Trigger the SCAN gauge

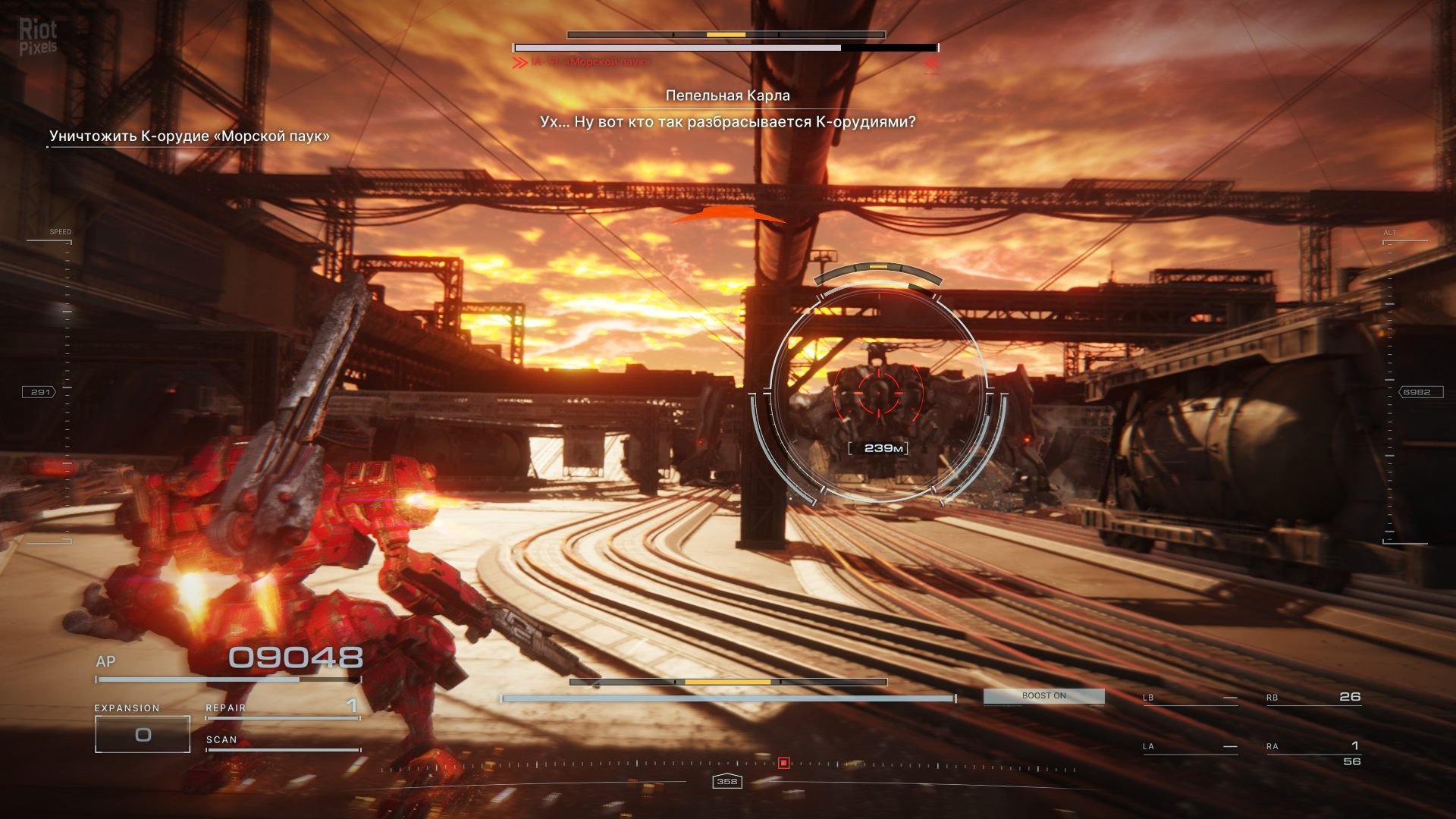pos(282,742)
